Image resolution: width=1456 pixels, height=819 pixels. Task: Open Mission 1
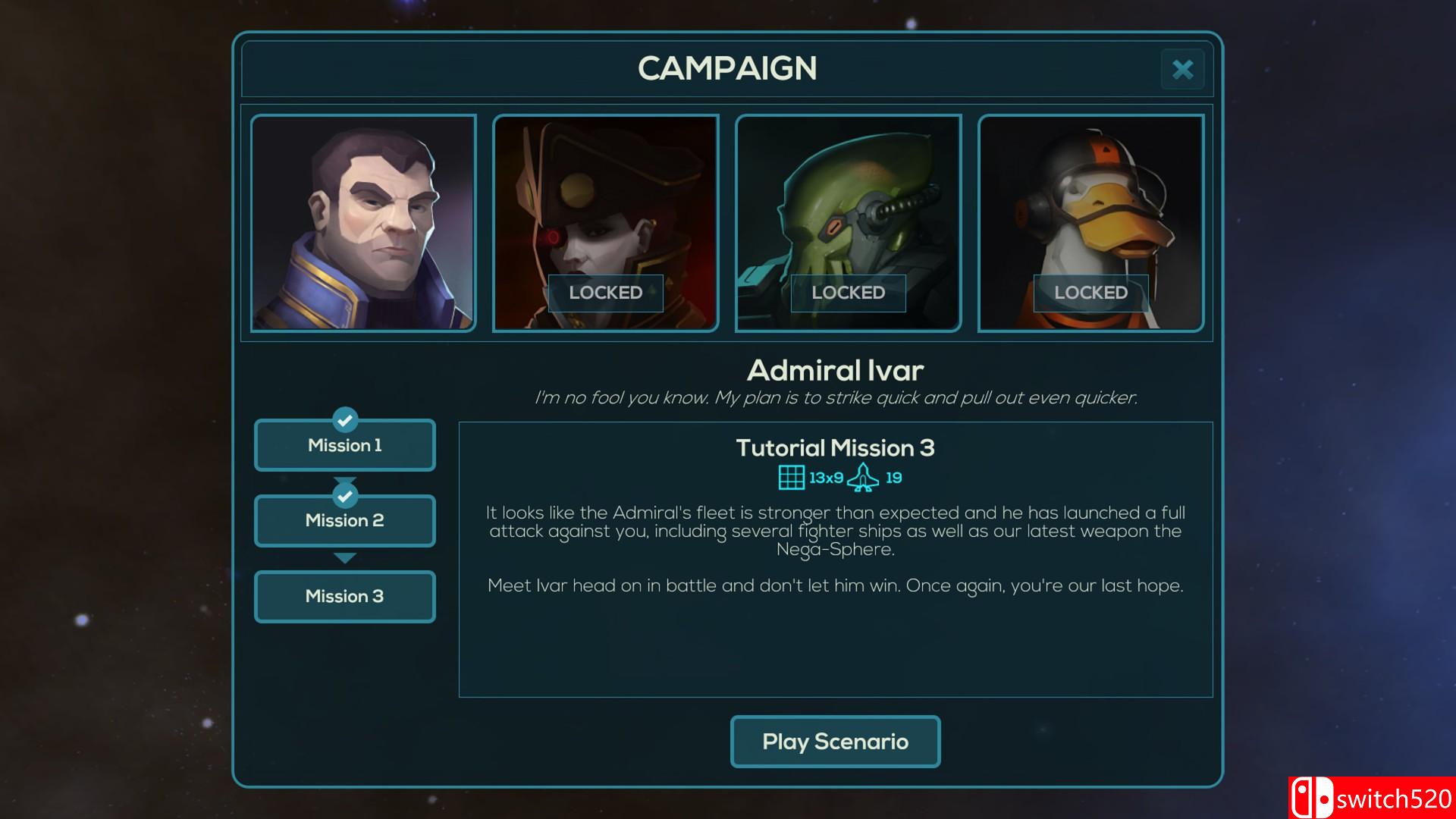(345, 445)
